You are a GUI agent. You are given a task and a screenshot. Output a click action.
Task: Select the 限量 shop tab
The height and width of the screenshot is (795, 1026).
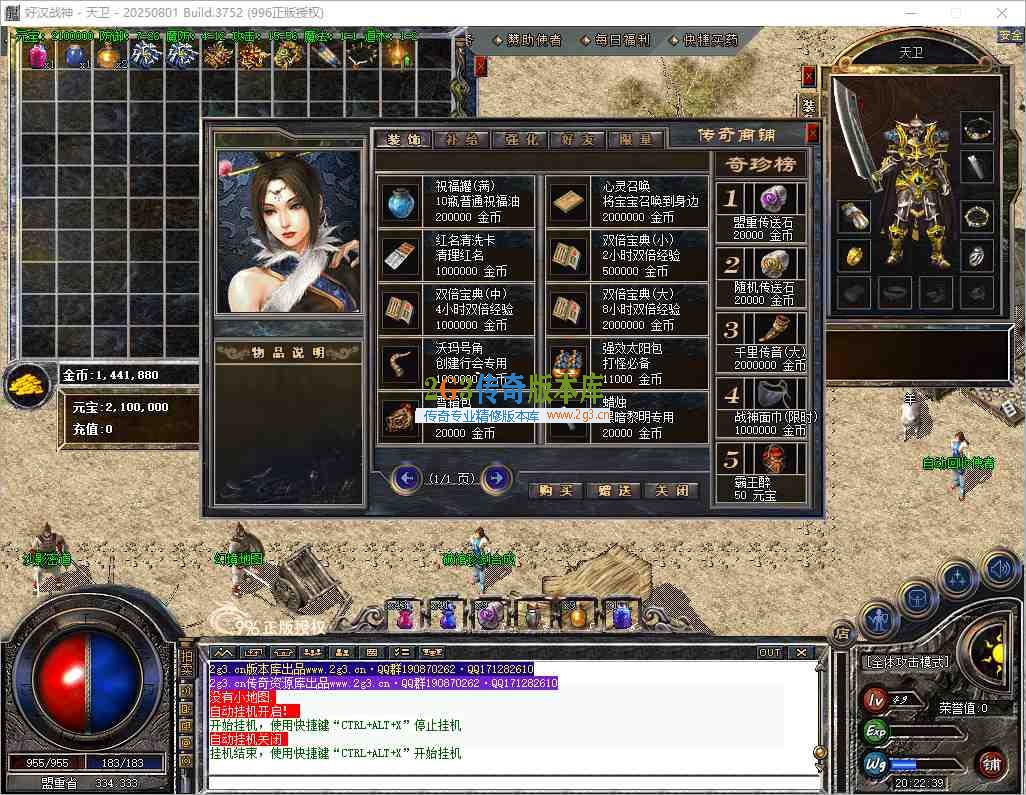tap(635, 139)
